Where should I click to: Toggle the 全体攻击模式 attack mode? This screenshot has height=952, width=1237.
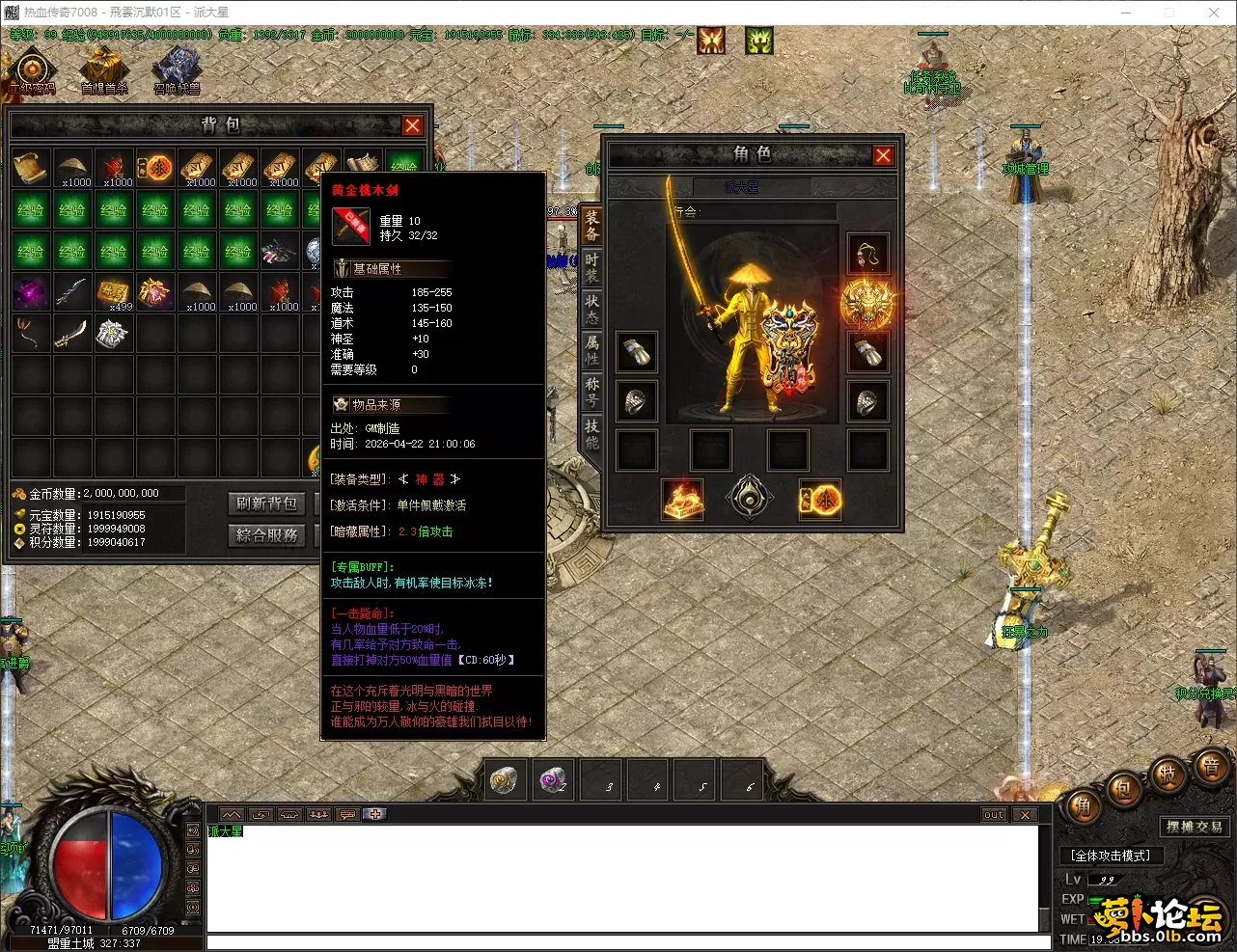coord(1111,856)
